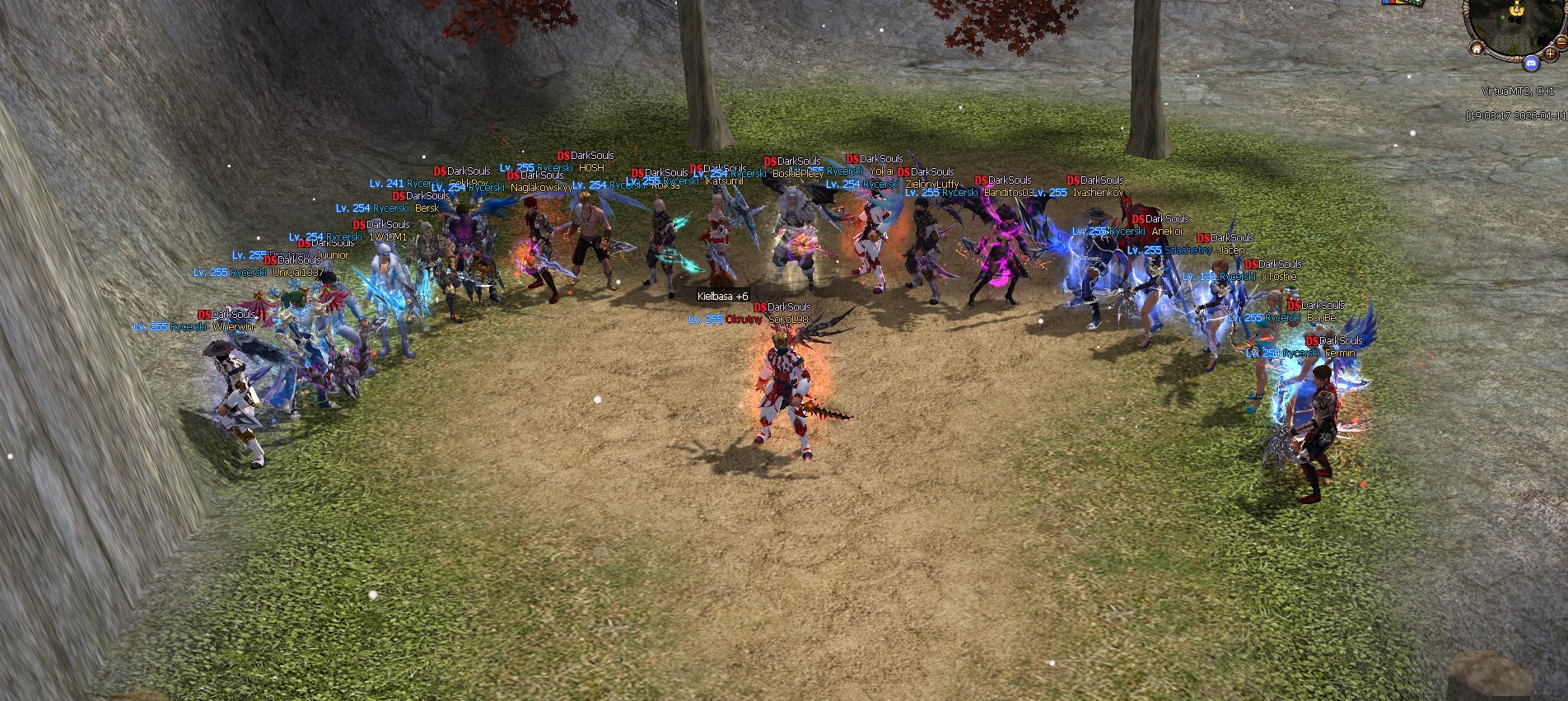1568x701 pixels.
Task: Click the yellow player marker on the minimap
Action: tap(1516, 10)
